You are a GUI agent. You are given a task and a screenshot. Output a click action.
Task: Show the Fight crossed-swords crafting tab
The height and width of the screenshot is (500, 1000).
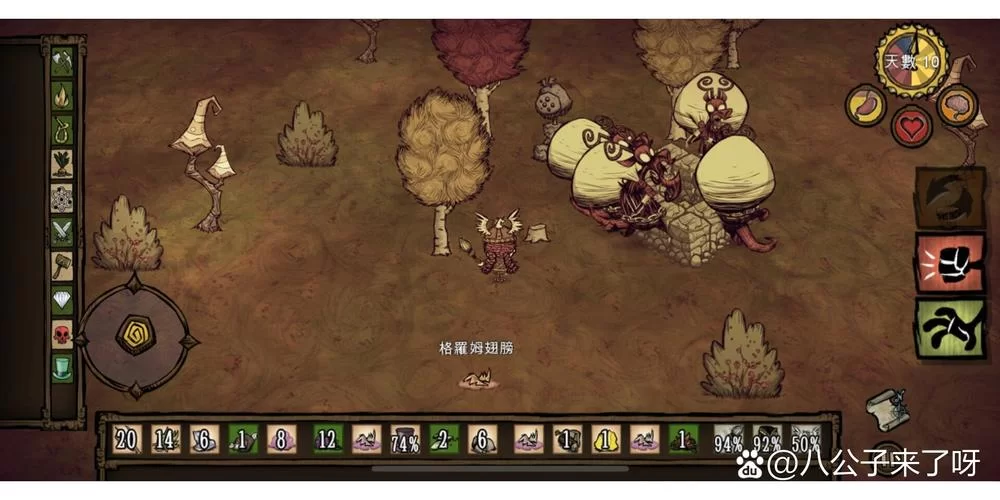pos(62,232)
